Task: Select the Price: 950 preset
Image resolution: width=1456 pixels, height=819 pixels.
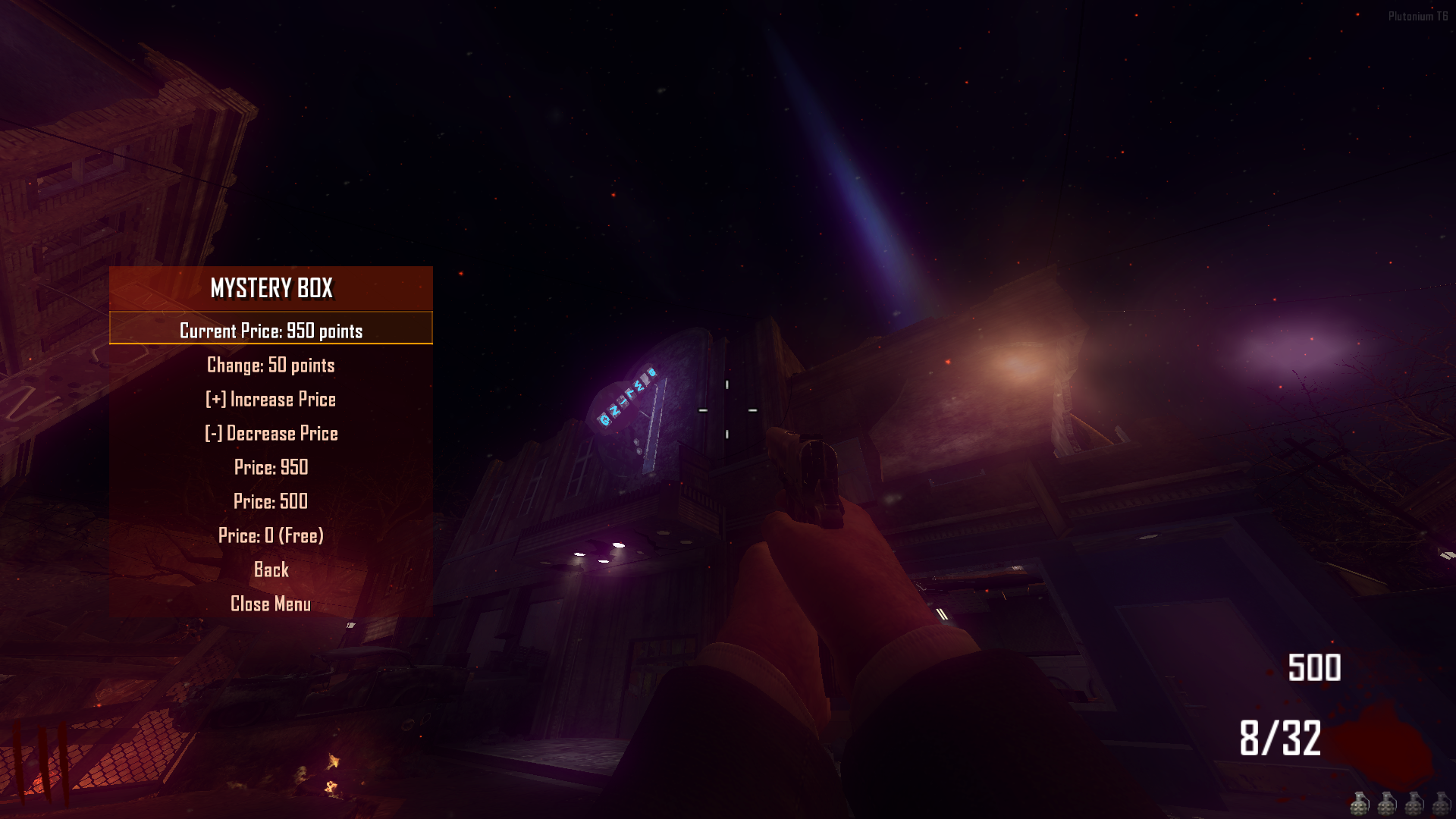Action: pos(270,467)
